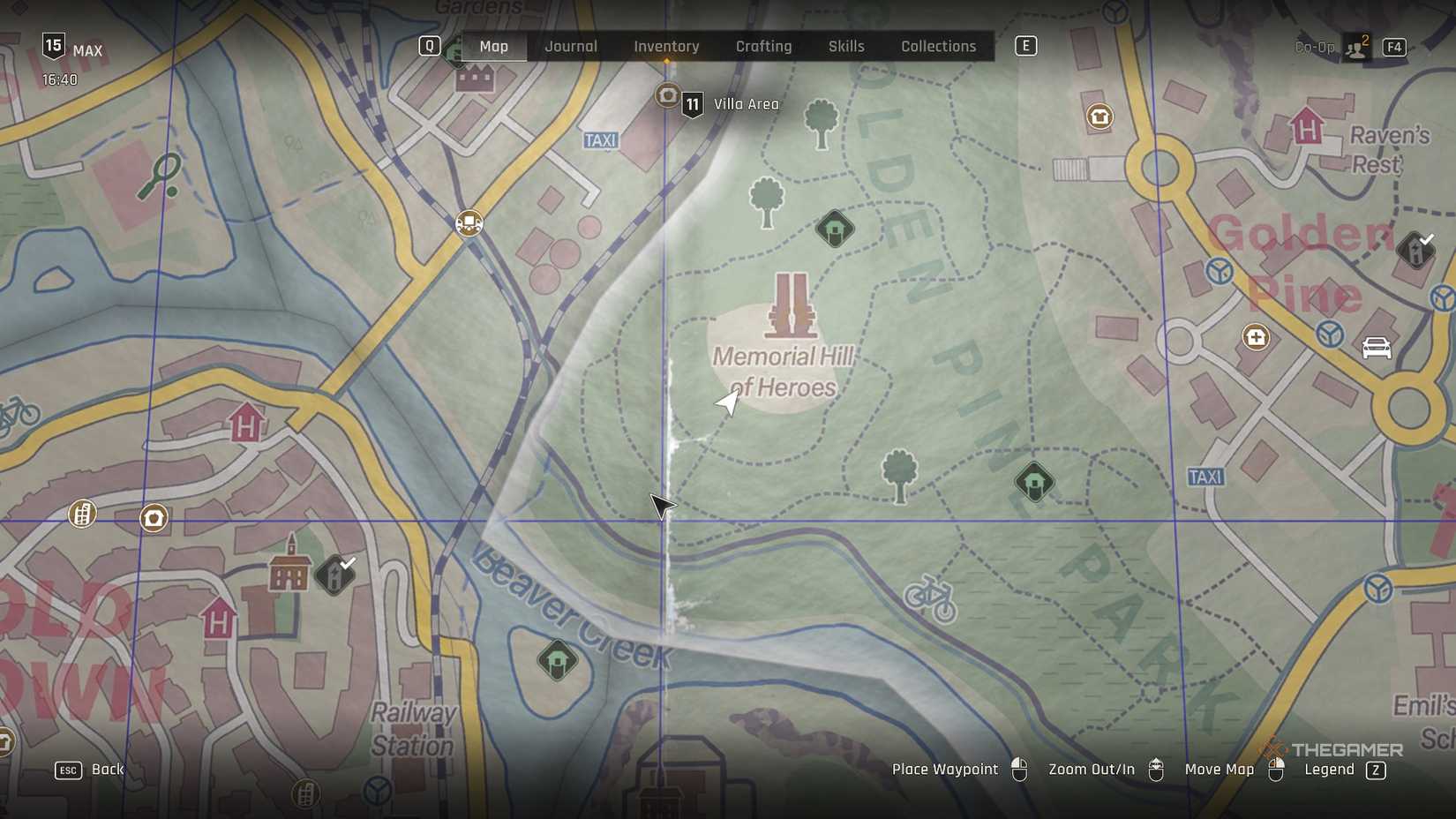Select the hut marker on Beaver Creek island
This screenshot has height=819, width=1456.
[558, 660]
